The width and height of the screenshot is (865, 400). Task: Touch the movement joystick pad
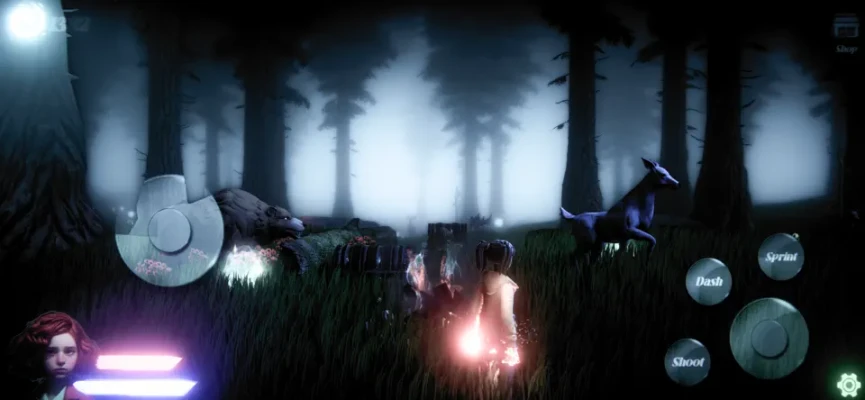[168, 229]
